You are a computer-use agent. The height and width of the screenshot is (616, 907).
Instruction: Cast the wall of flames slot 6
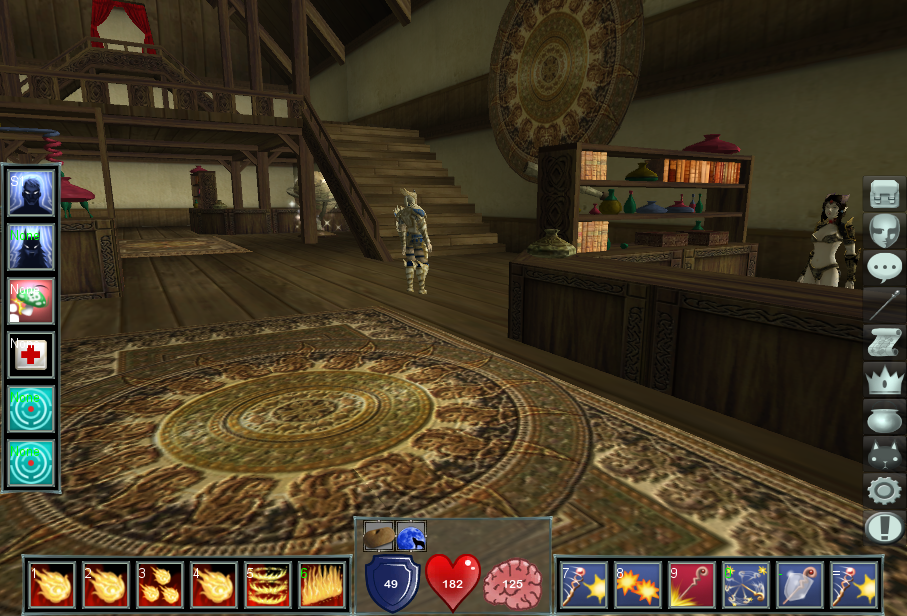[321, 585]
